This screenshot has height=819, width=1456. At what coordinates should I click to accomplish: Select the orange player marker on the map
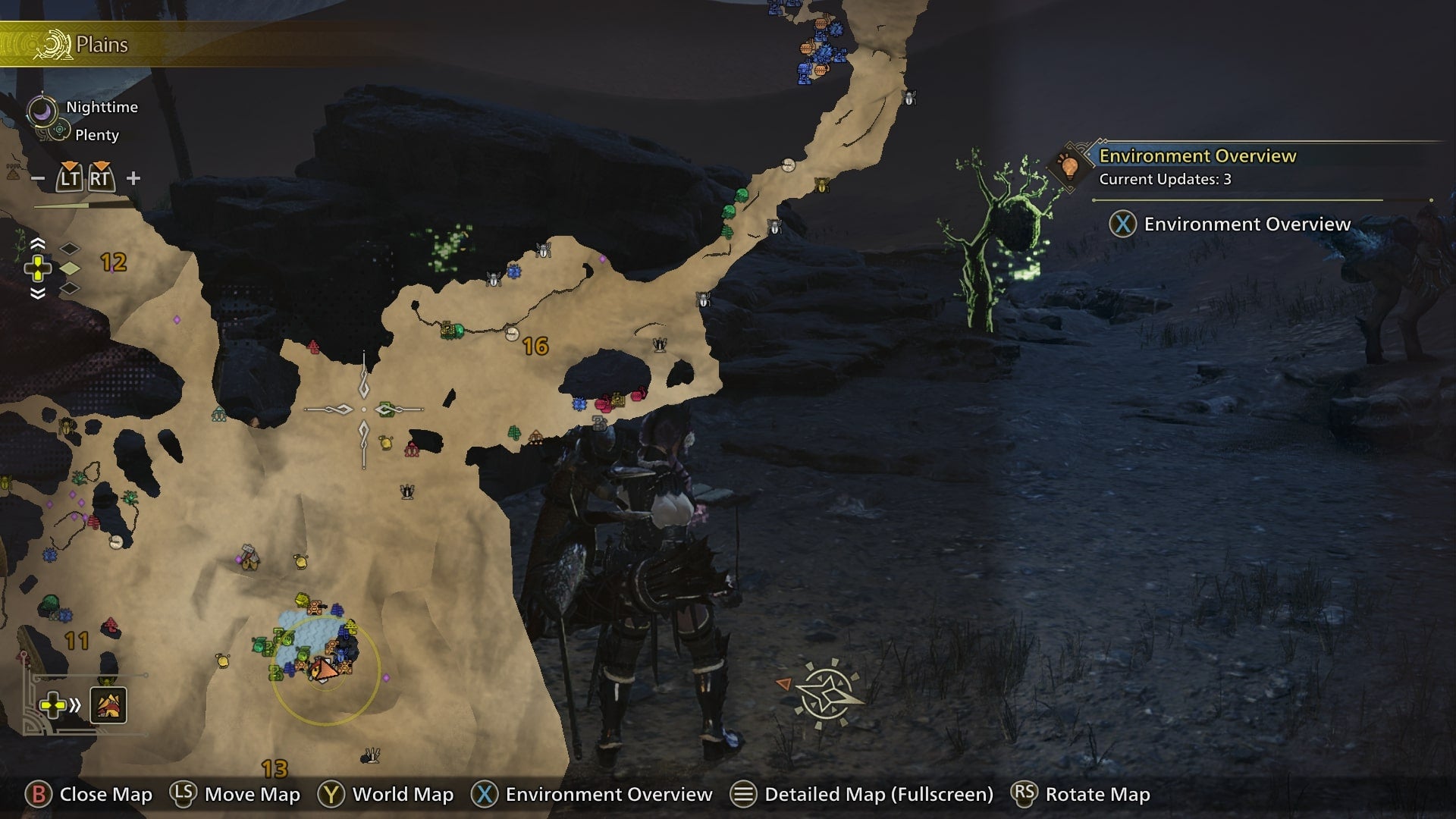pos(324,670)
